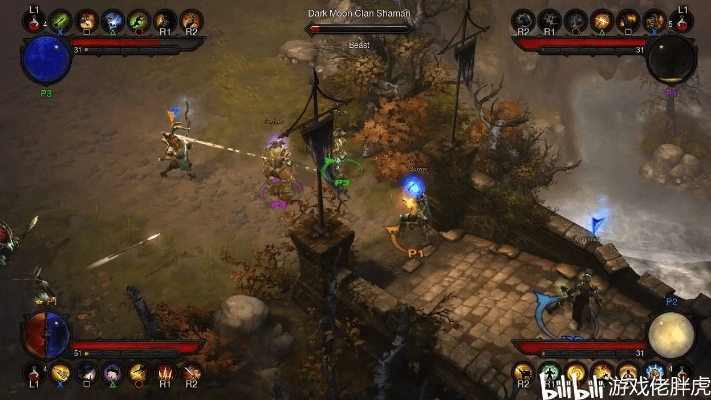Use the bottom-left player's health potion
The height and width of the screenshot is (400, 711).
tap(33, 374)
